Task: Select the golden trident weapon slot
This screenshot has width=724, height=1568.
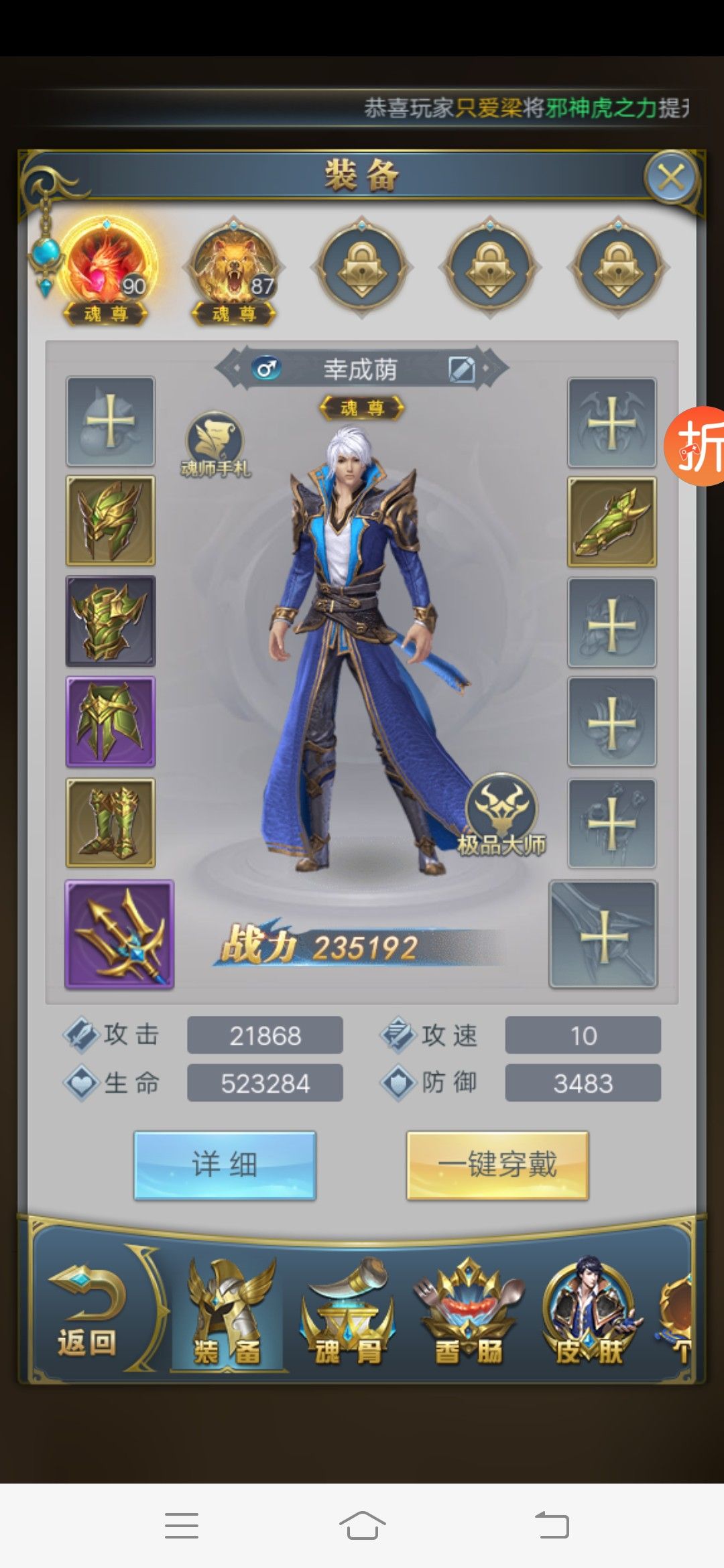Action: pyautogui.click(x=119, y=935)
